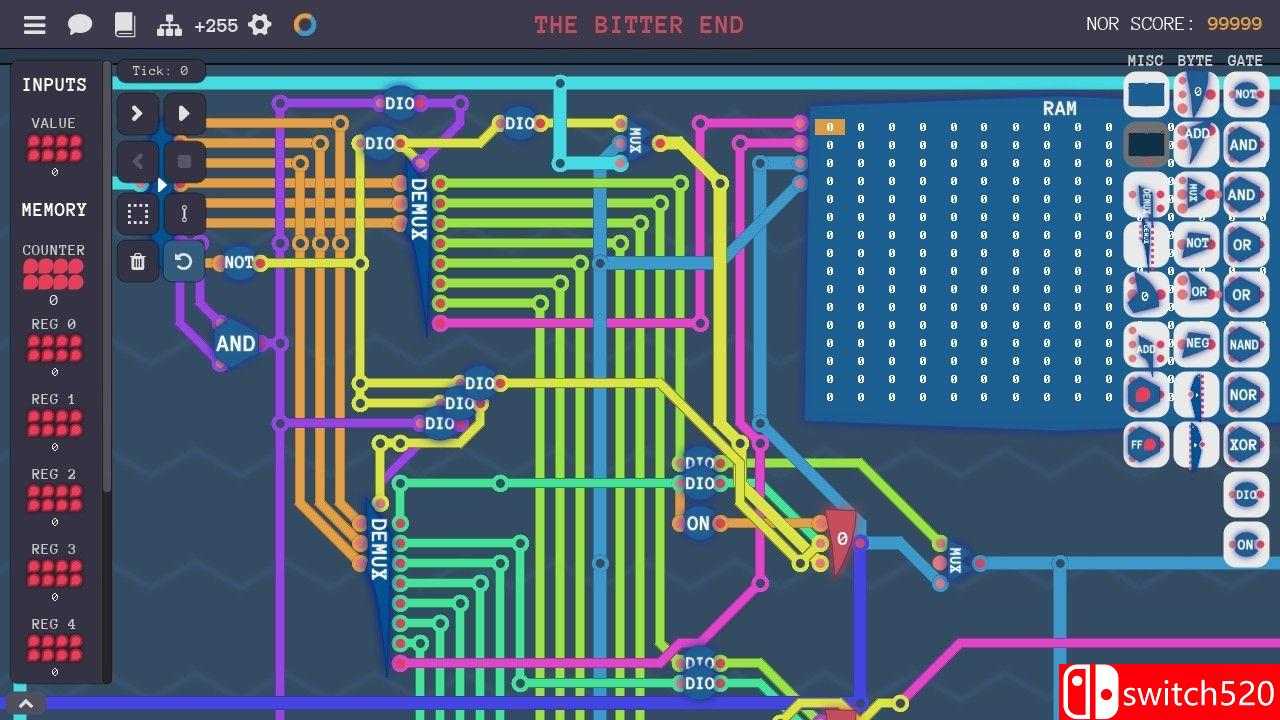The width and height of the screenshot is (1280, 720).
Task: Pick the AND gate component
Action: coord(1245,144)
